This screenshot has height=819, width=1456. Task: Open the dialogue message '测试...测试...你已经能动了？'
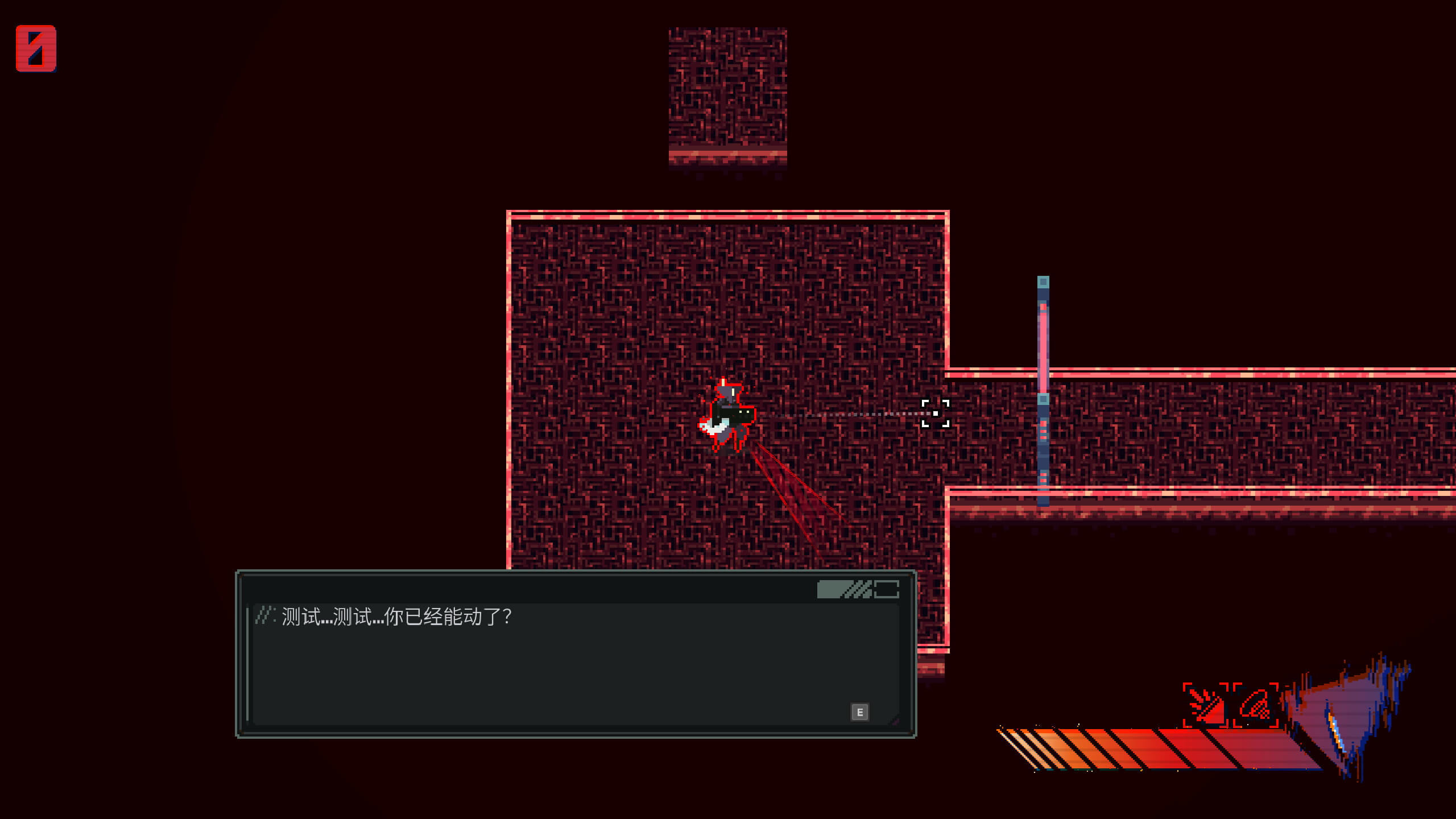point(398,614)
